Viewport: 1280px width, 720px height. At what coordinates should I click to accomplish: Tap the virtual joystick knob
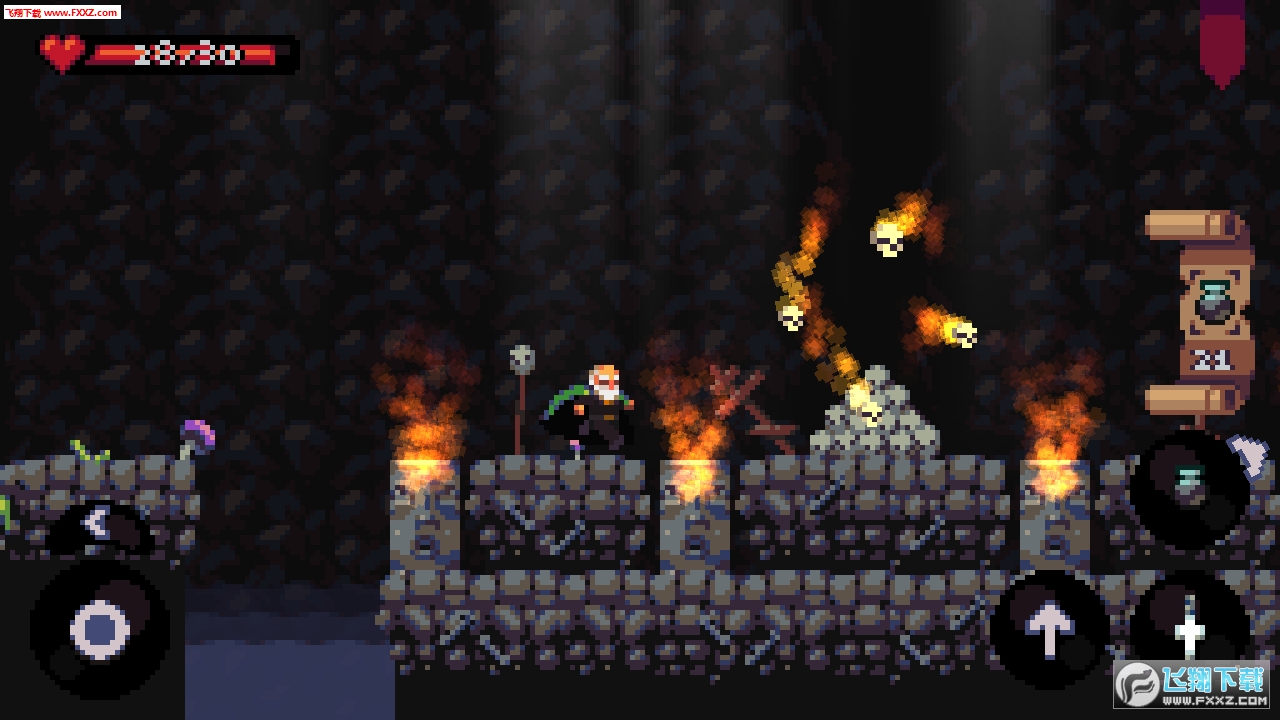tap(100, 630)
